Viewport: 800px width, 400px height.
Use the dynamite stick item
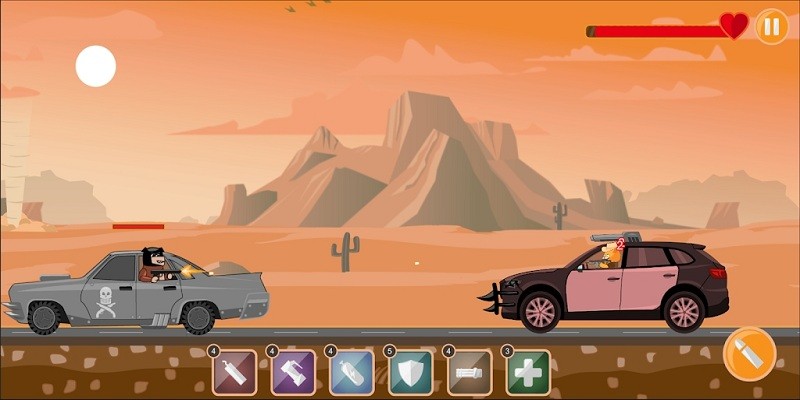(234, 372)
